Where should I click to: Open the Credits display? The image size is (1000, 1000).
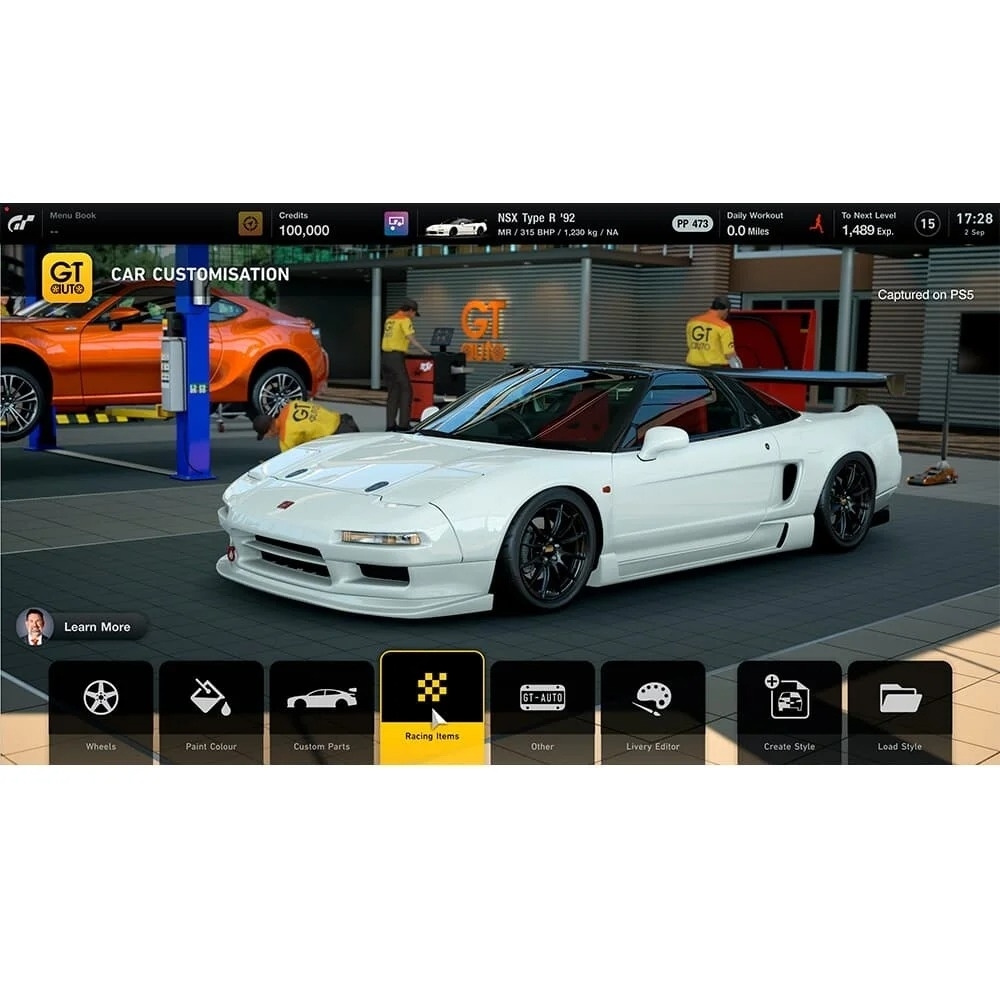pyautogui.click(x=303, y=224)
